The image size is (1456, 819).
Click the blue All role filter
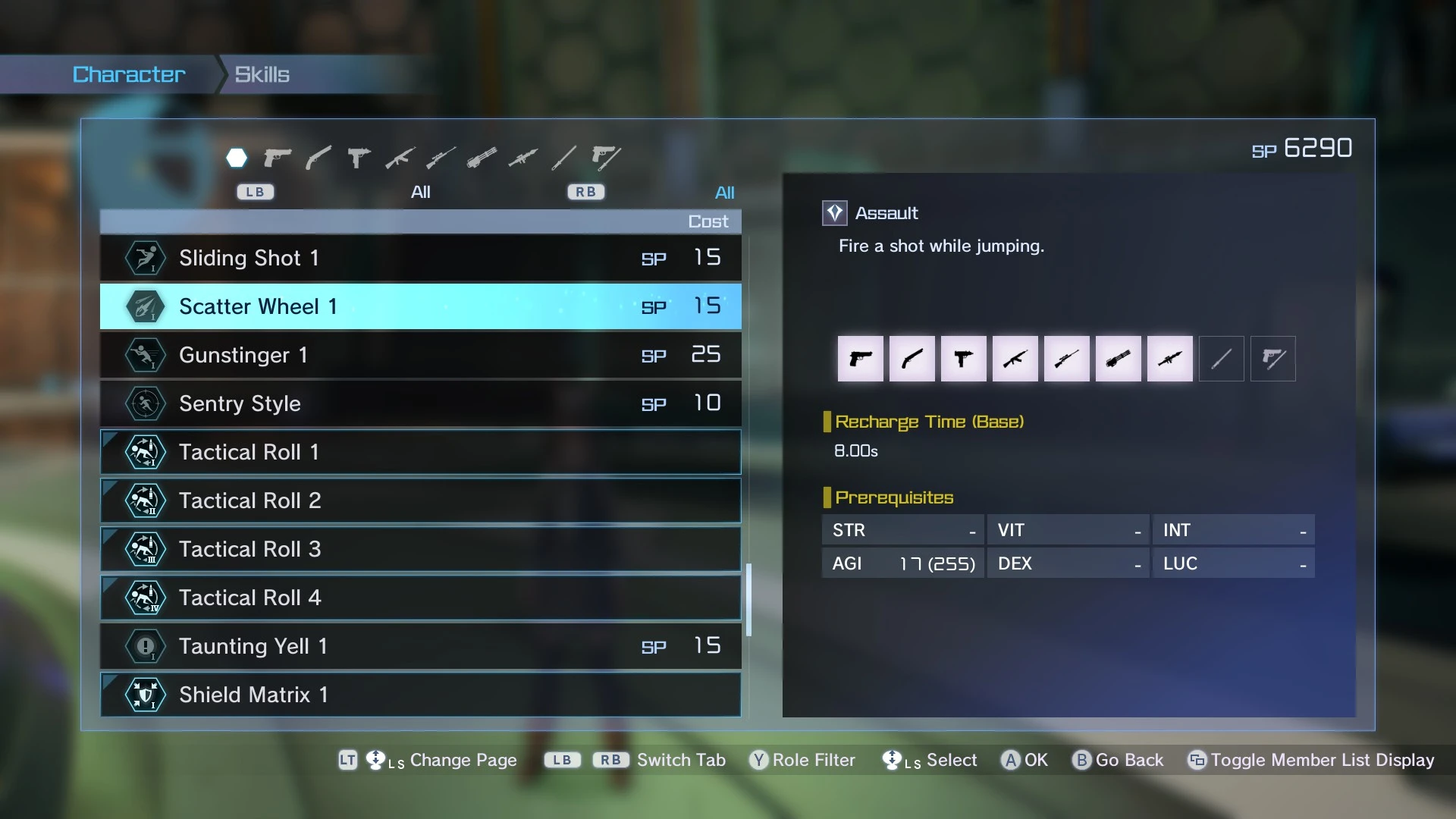(x=724, y=193)
